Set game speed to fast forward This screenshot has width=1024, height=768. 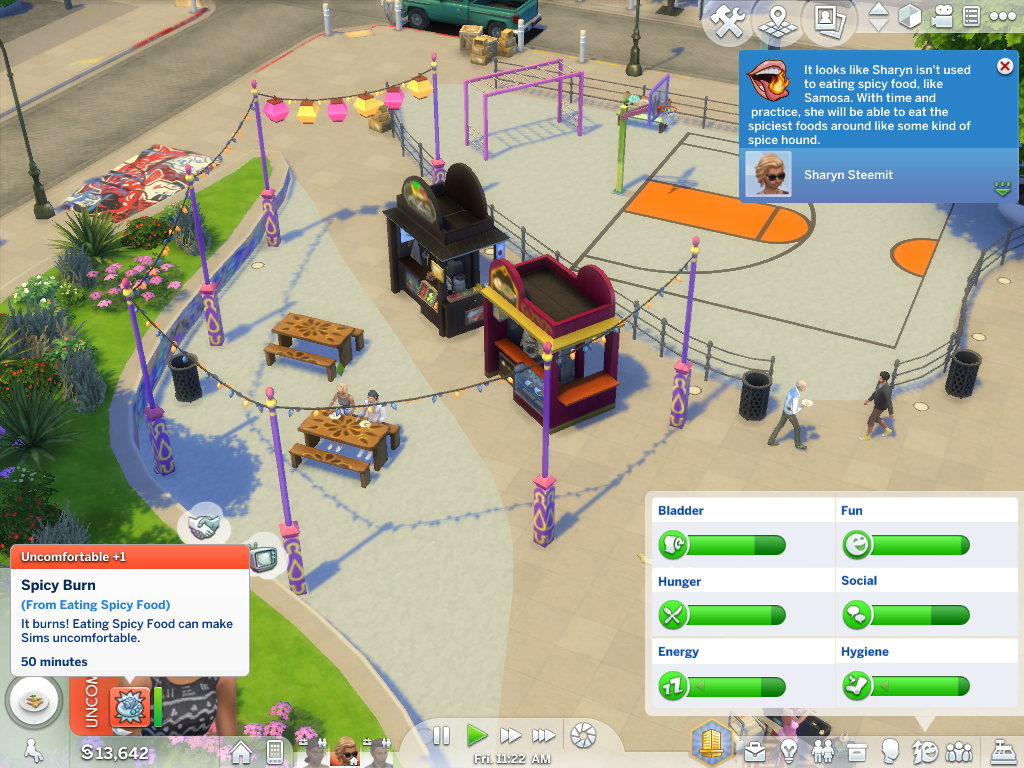pos(511,736)
